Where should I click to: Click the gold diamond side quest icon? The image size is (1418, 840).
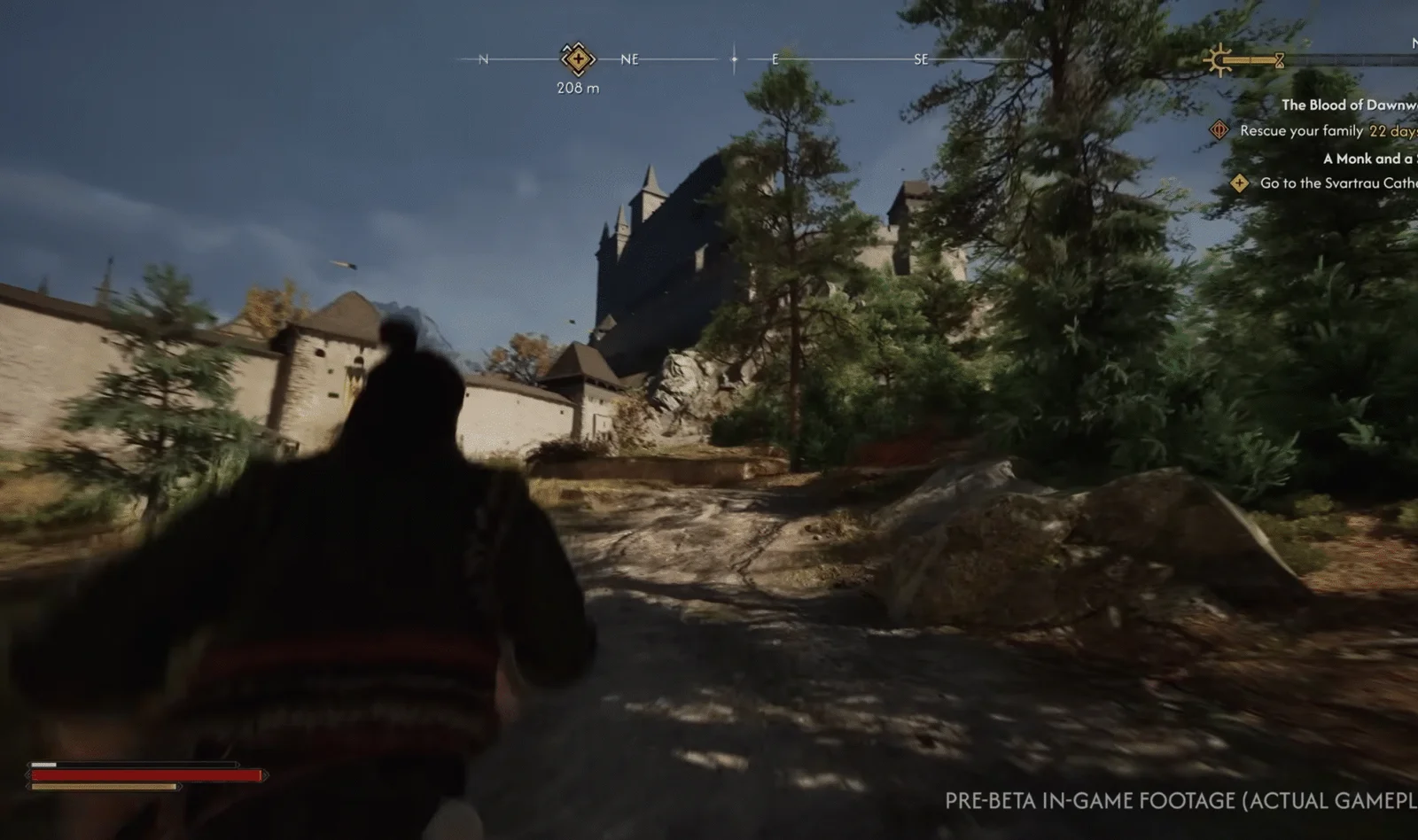click(1239, 183)
